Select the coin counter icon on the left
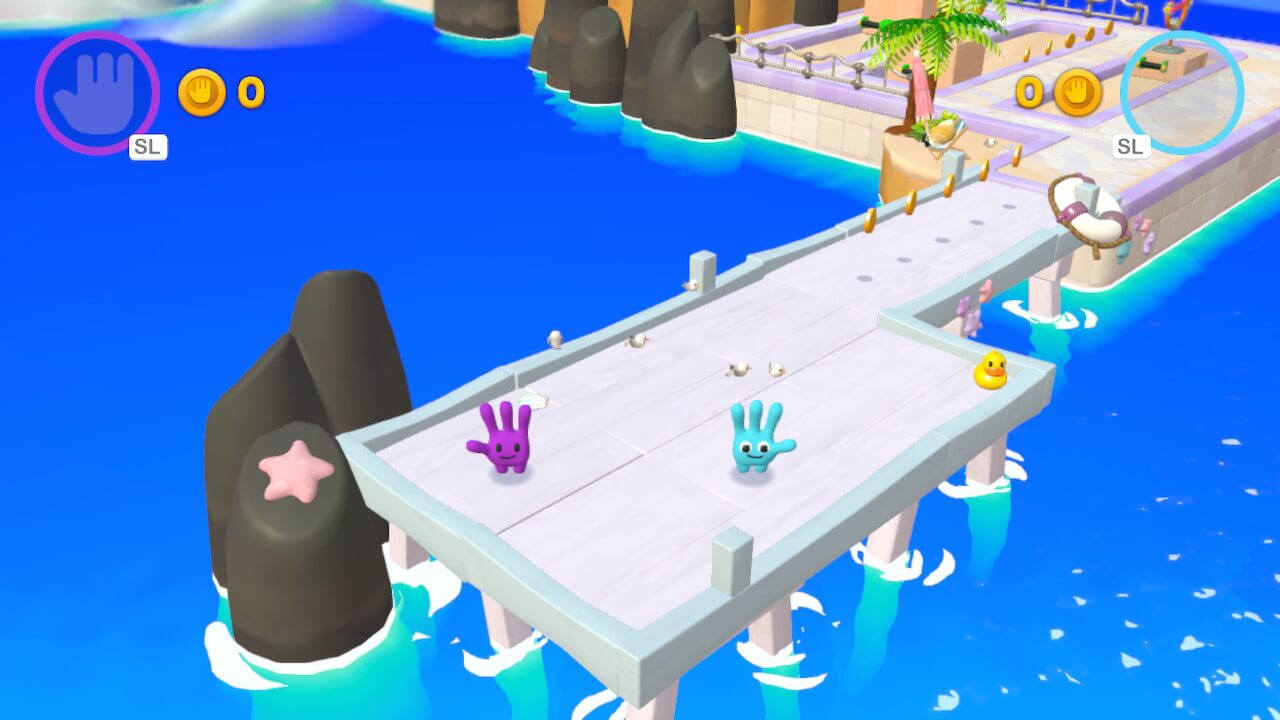 pos(202,94)
